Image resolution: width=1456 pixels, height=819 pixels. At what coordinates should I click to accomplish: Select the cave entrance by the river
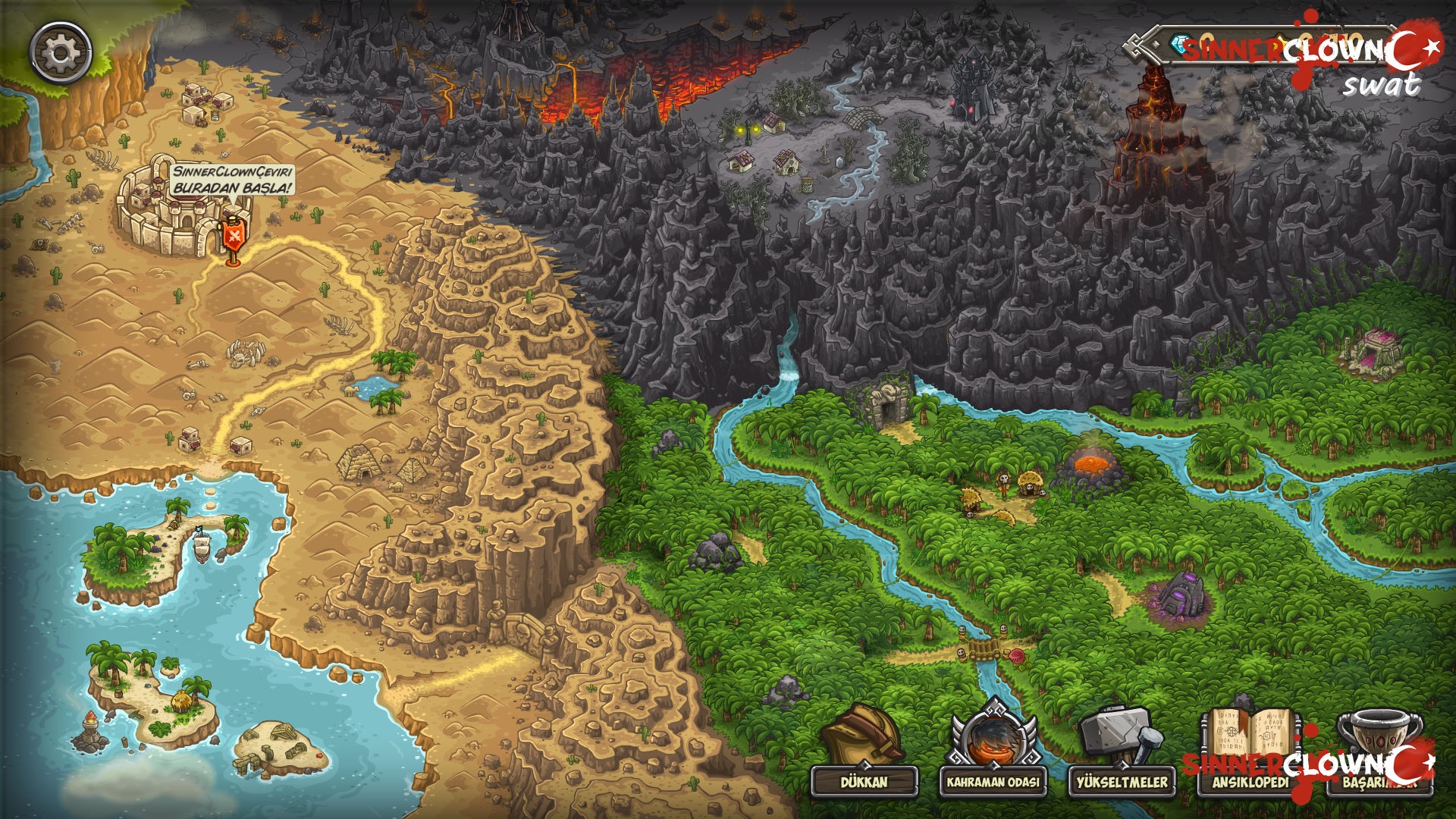click(889, 409)
